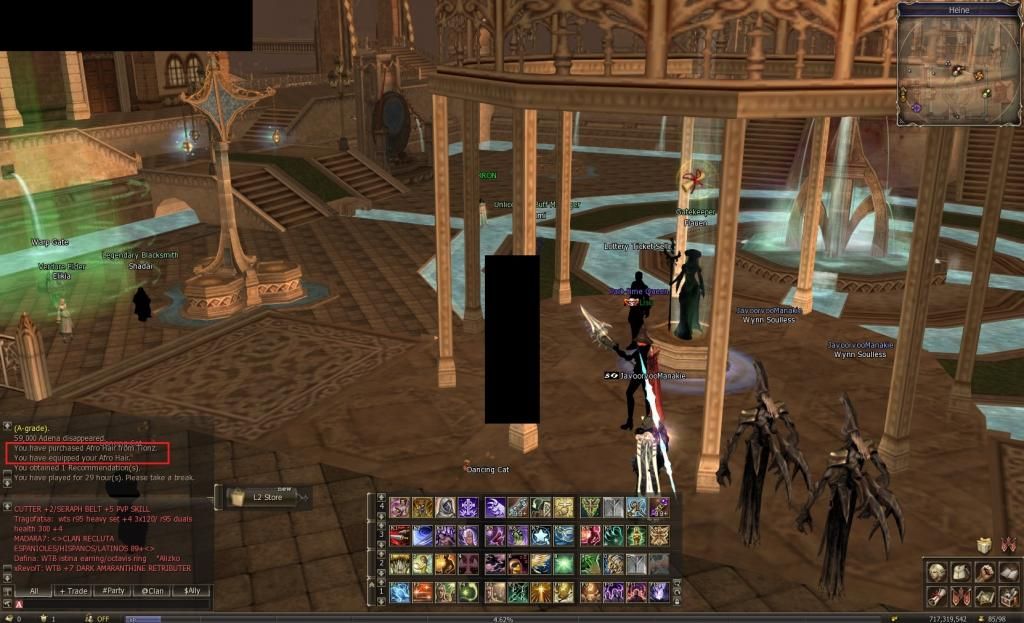
Task: Open the quest scroll icon
Action: click(x=937, y=597)
